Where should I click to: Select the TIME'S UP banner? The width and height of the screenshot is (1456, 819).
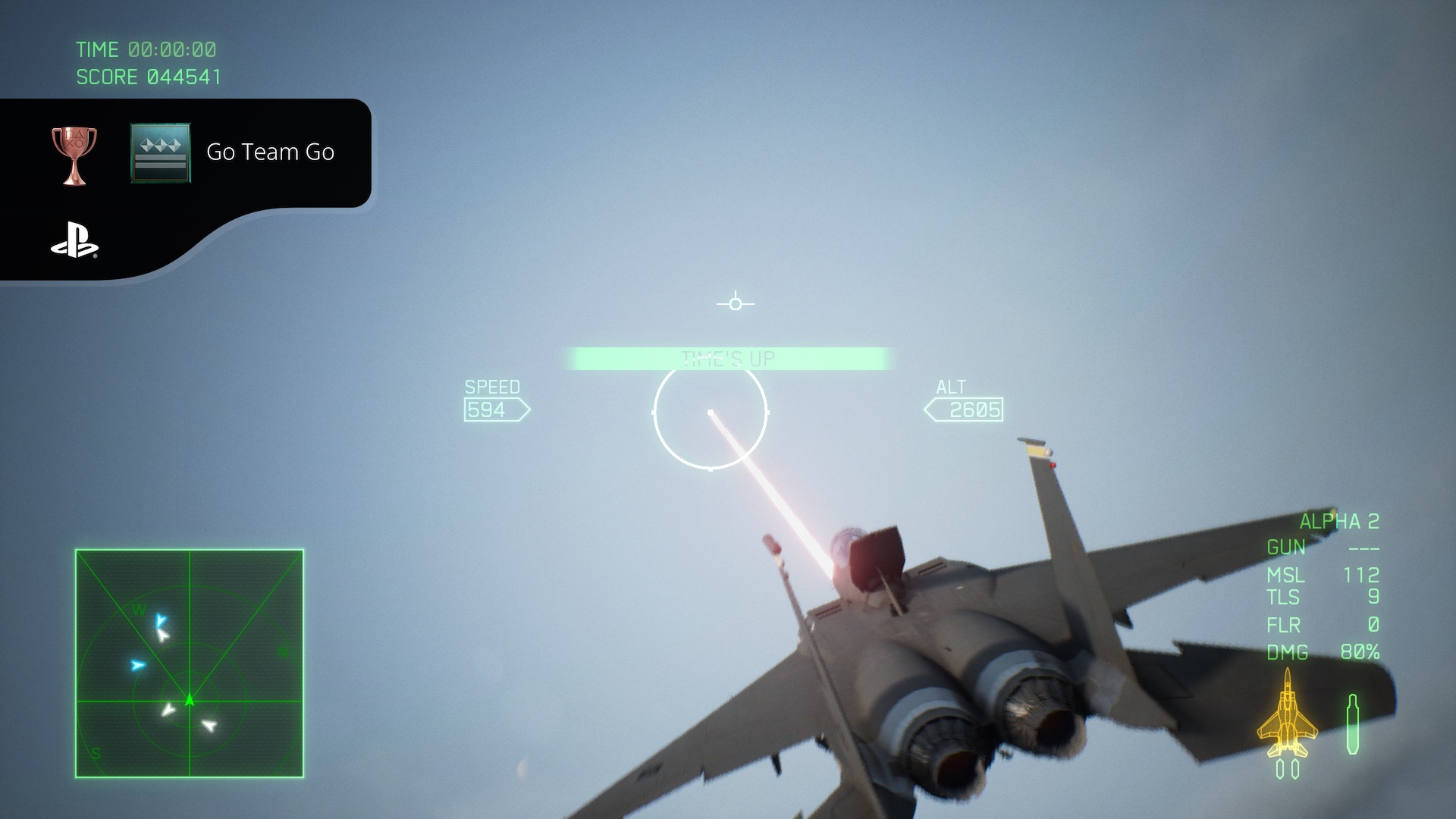coord(728,356)
